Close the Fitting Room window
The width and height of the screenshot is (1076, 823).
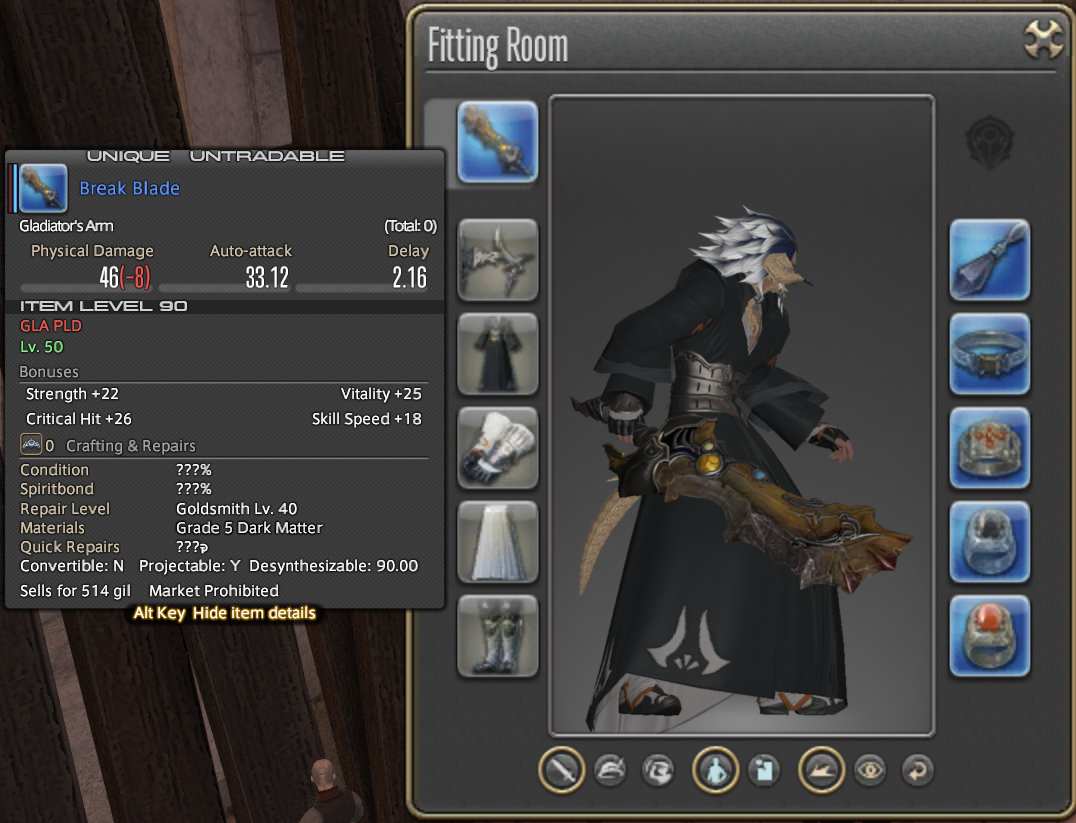[x=1042, y=41]
